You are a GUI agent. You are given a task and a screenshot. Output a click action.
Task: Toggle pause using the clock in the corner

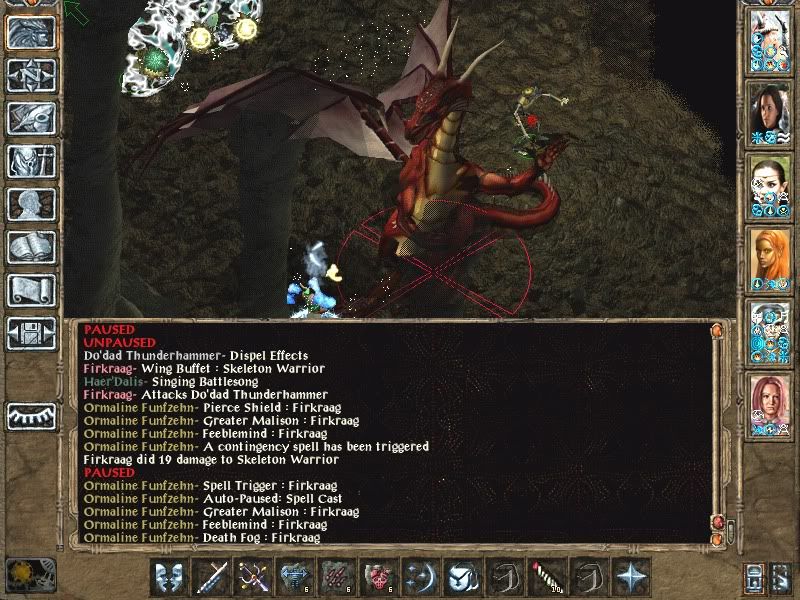[x=22, y=577]
